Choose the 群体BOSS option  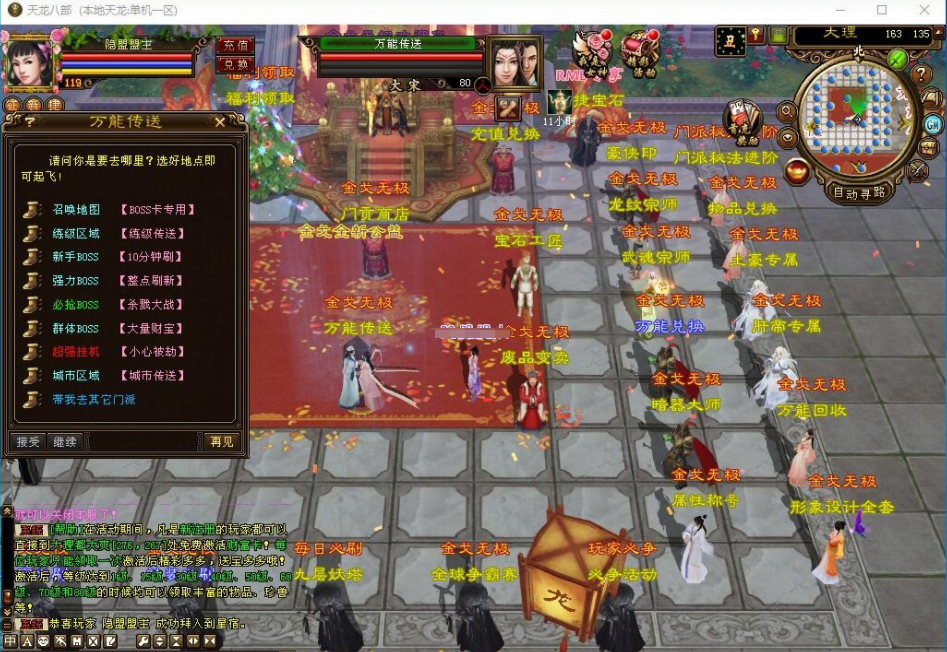[x=76, y=328]
